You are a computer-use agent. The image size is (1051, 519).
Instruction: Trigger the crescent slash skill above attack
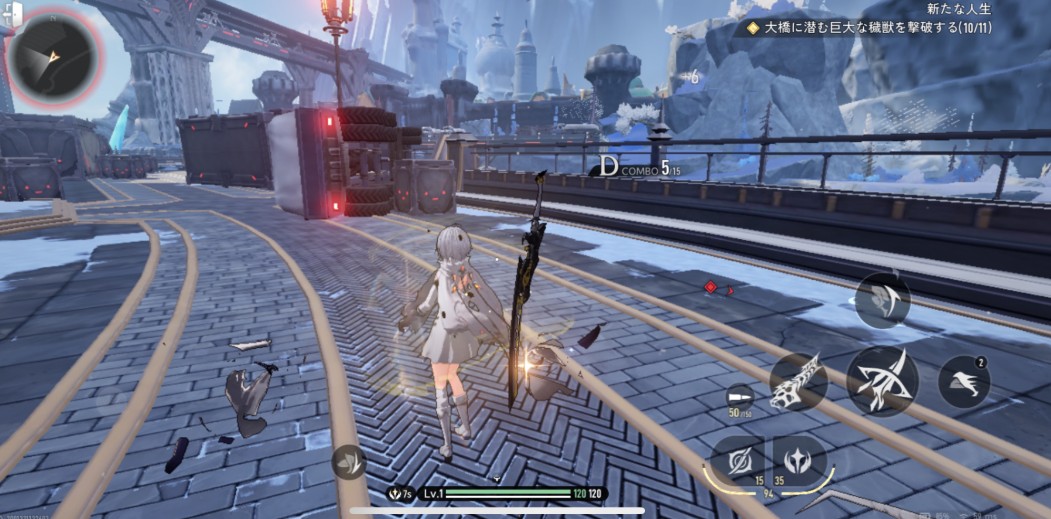(882, 299)
